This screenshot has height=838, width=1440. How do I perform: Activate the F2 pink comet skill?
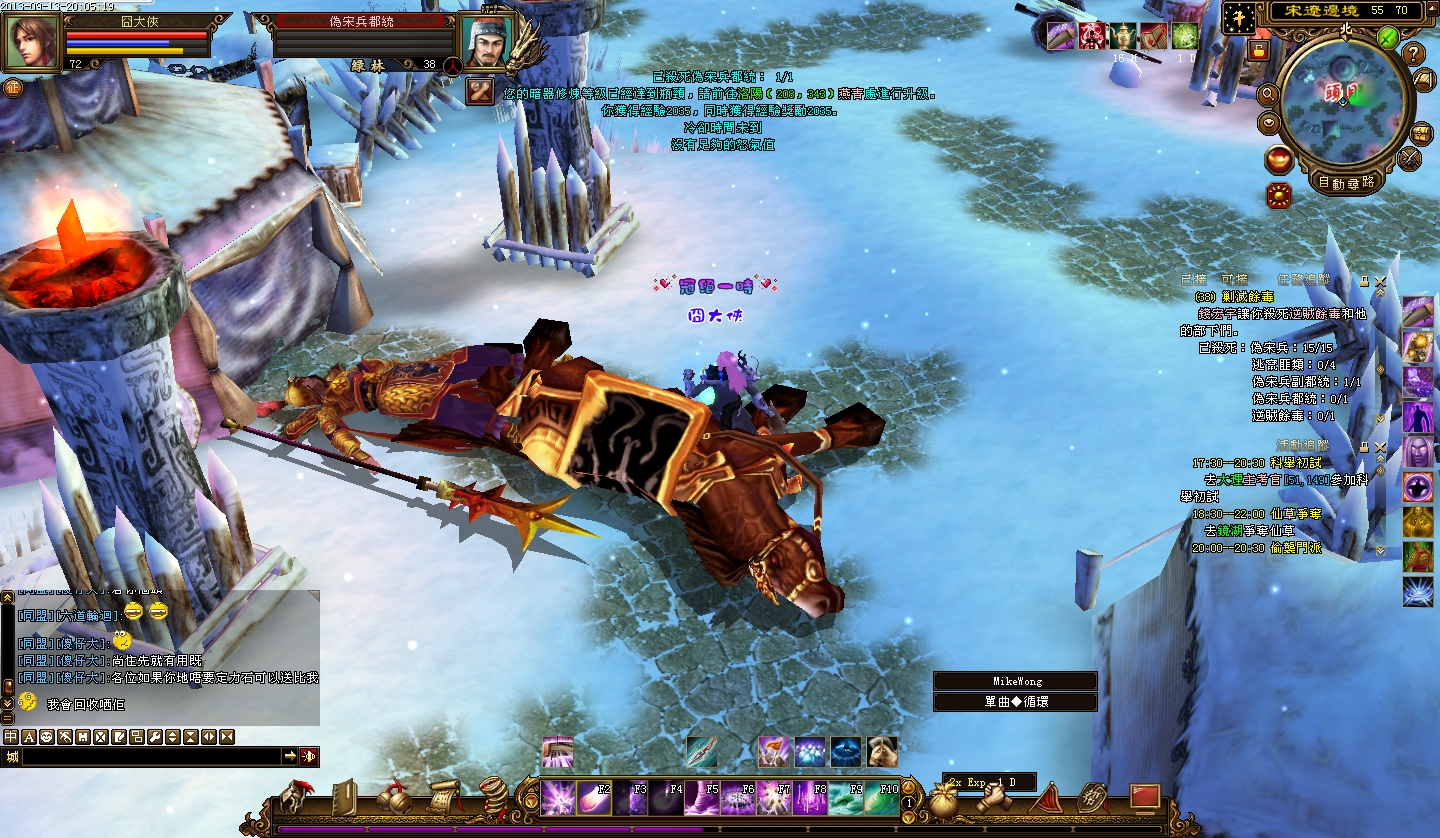click(x=593, y=798)
